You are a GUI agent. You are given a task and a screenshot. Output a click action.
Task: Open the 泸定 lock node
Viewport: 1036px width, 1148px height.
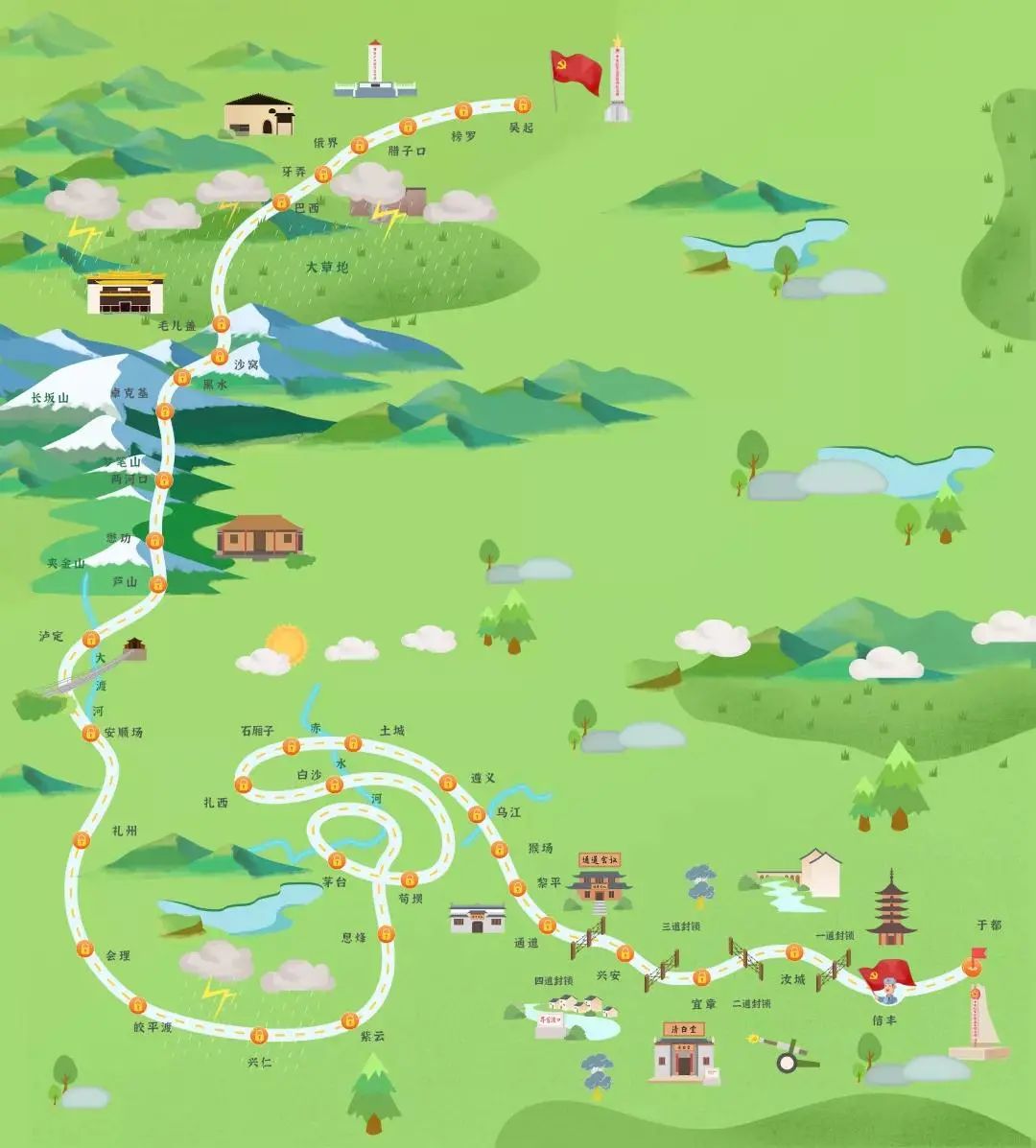coord(91,639)
